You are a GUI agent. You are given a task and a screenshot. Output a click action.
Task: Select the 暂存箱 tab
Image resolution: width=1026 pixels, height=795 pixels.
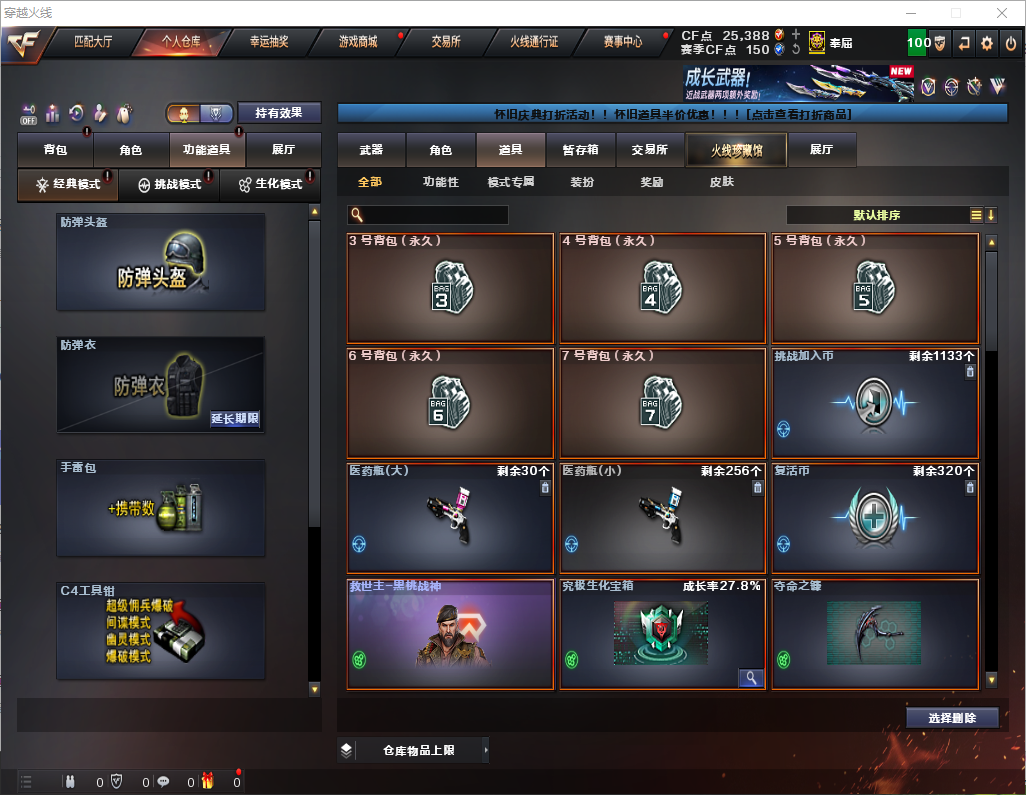[581, 150]
